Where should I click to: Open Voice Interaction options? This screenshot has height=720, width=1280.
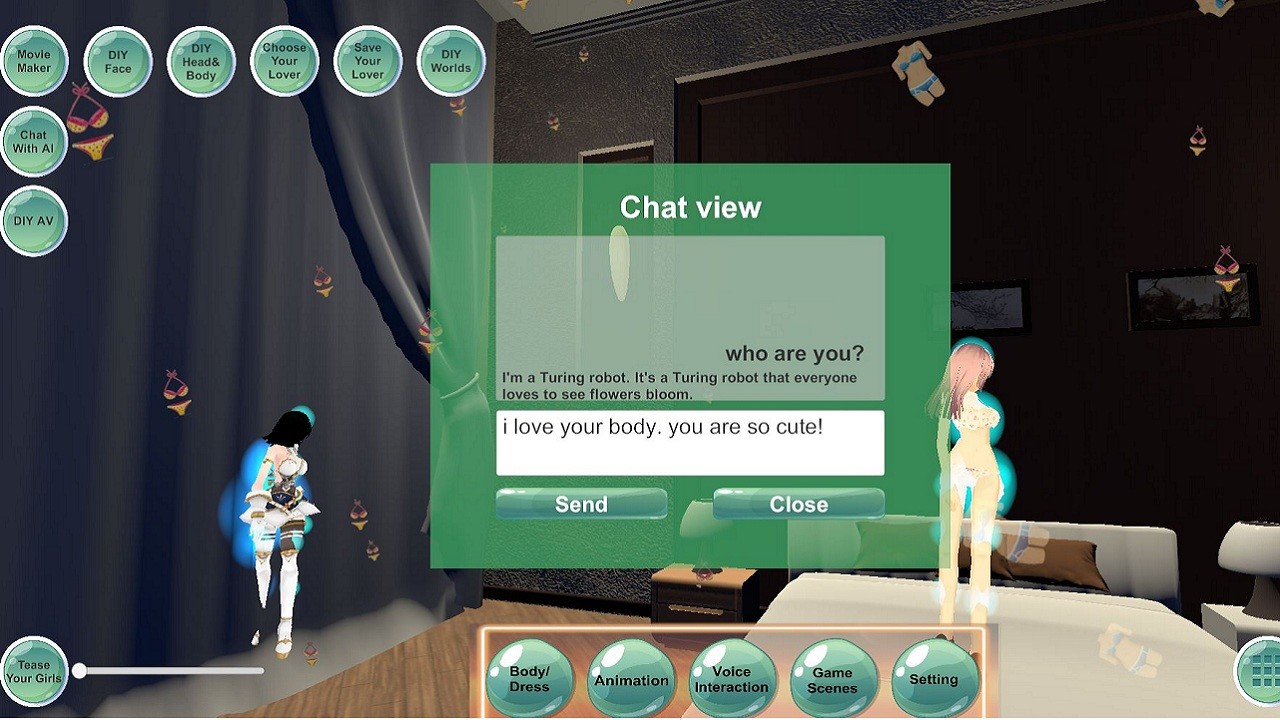(731, 678)
